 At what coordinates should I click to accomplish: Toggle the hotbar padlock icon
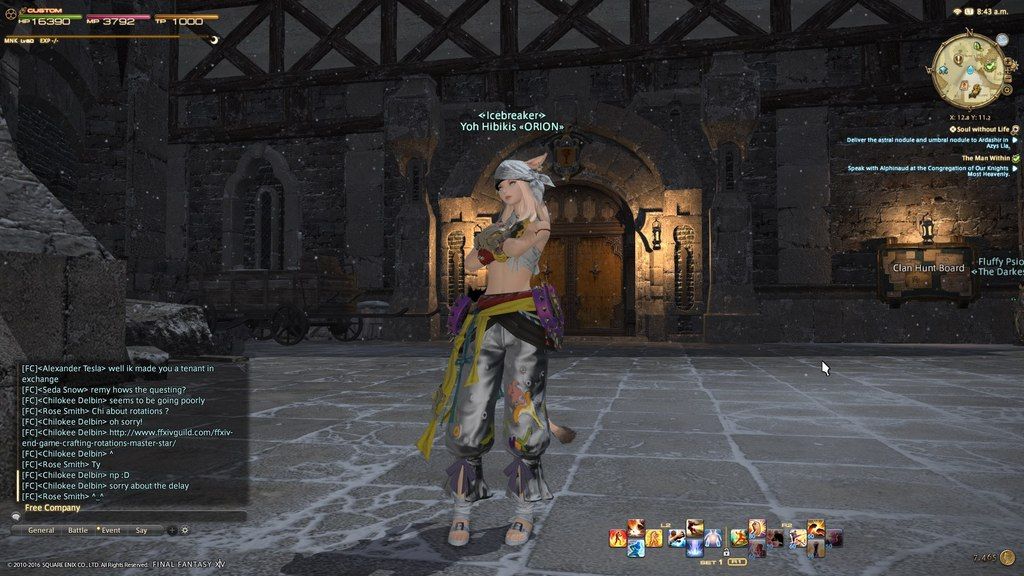[x=724, y=552]
